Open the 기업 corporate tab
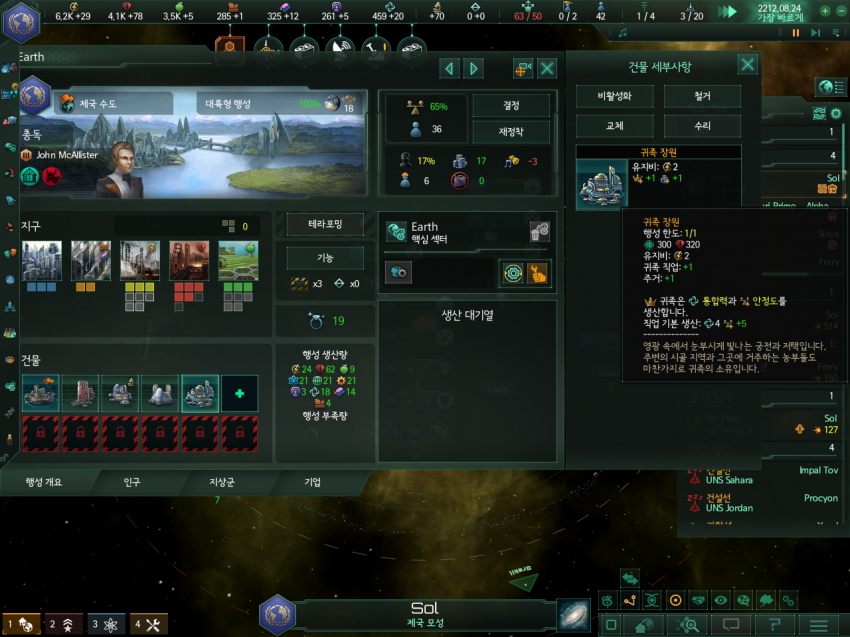The width and height of the screenshot is (850, 637). pos(312,482)
